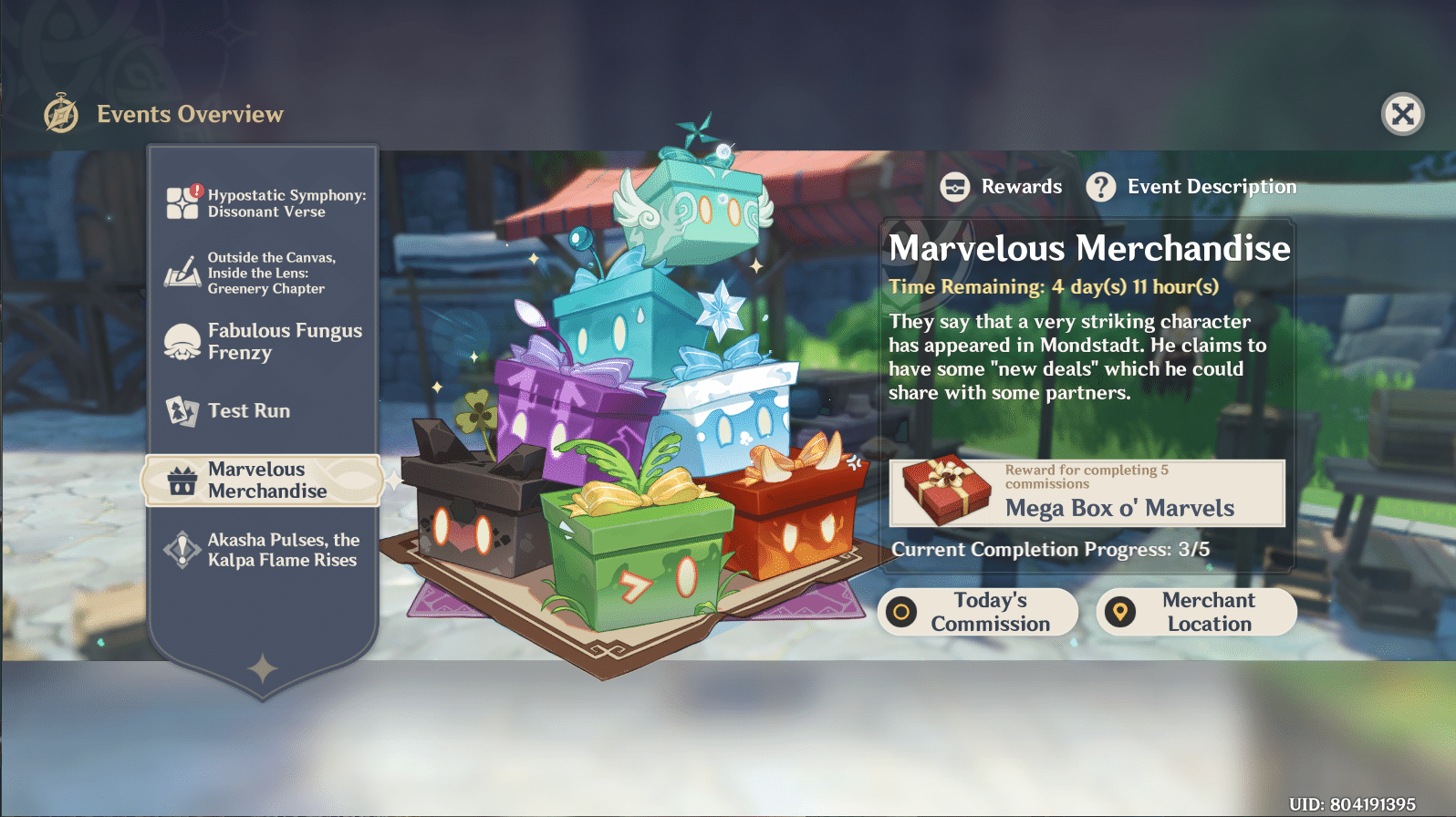Select the brush icon for Outside the Canvas event

point(181,272)
